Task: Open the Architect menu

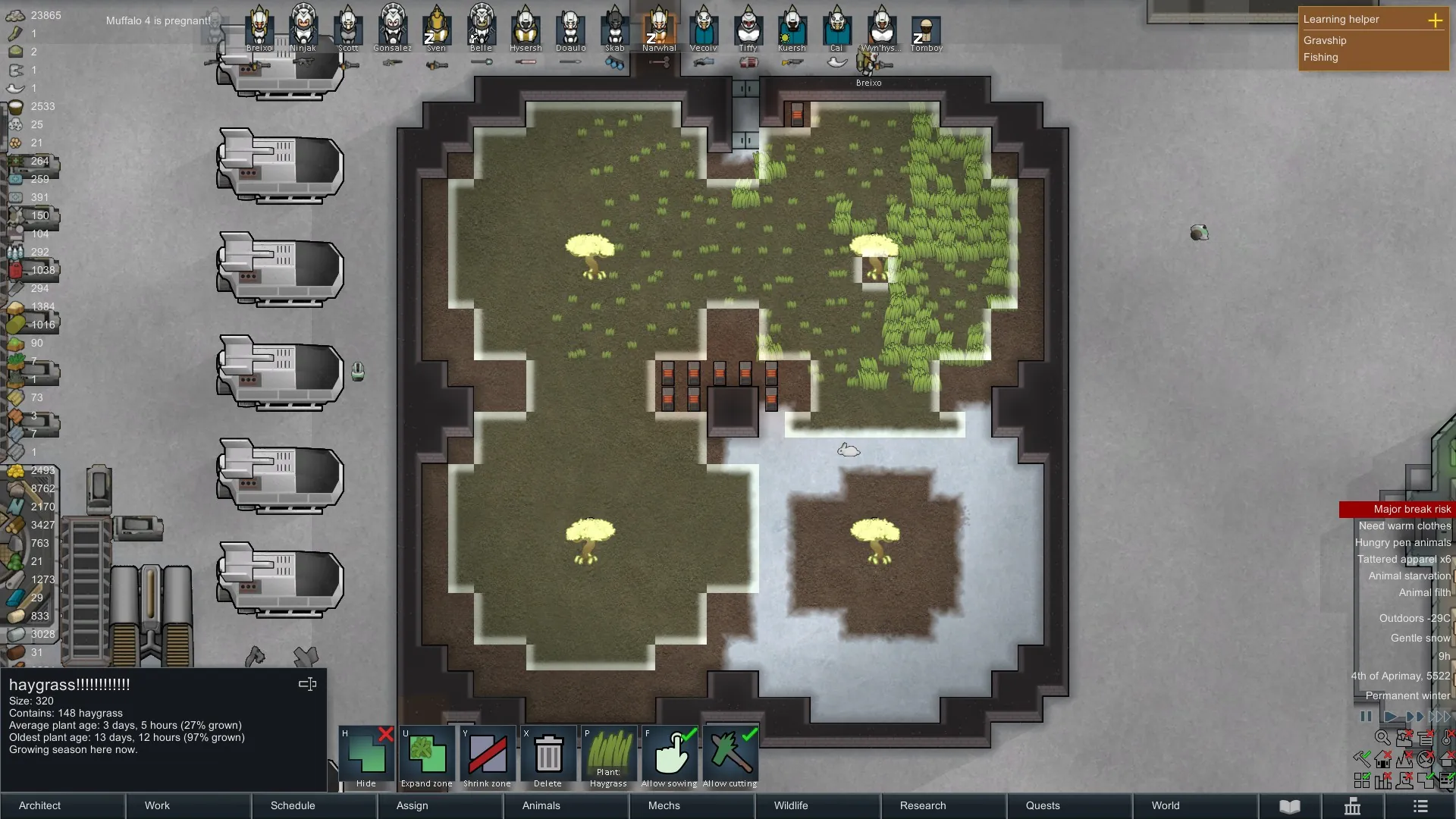Action: point(39,805)
